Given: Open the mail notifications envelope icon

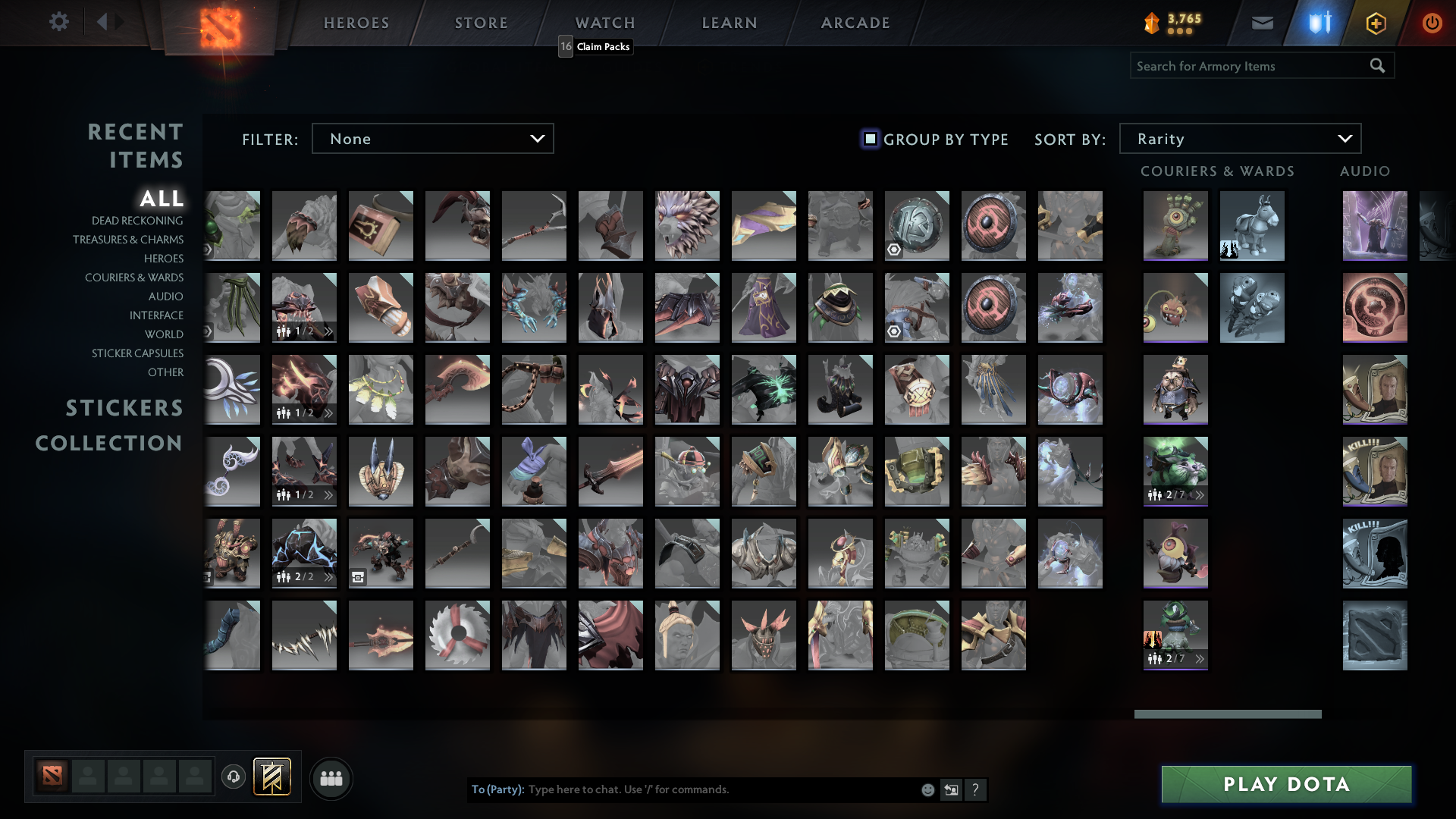Looking at the screenshot, I should click(1262, 22).
